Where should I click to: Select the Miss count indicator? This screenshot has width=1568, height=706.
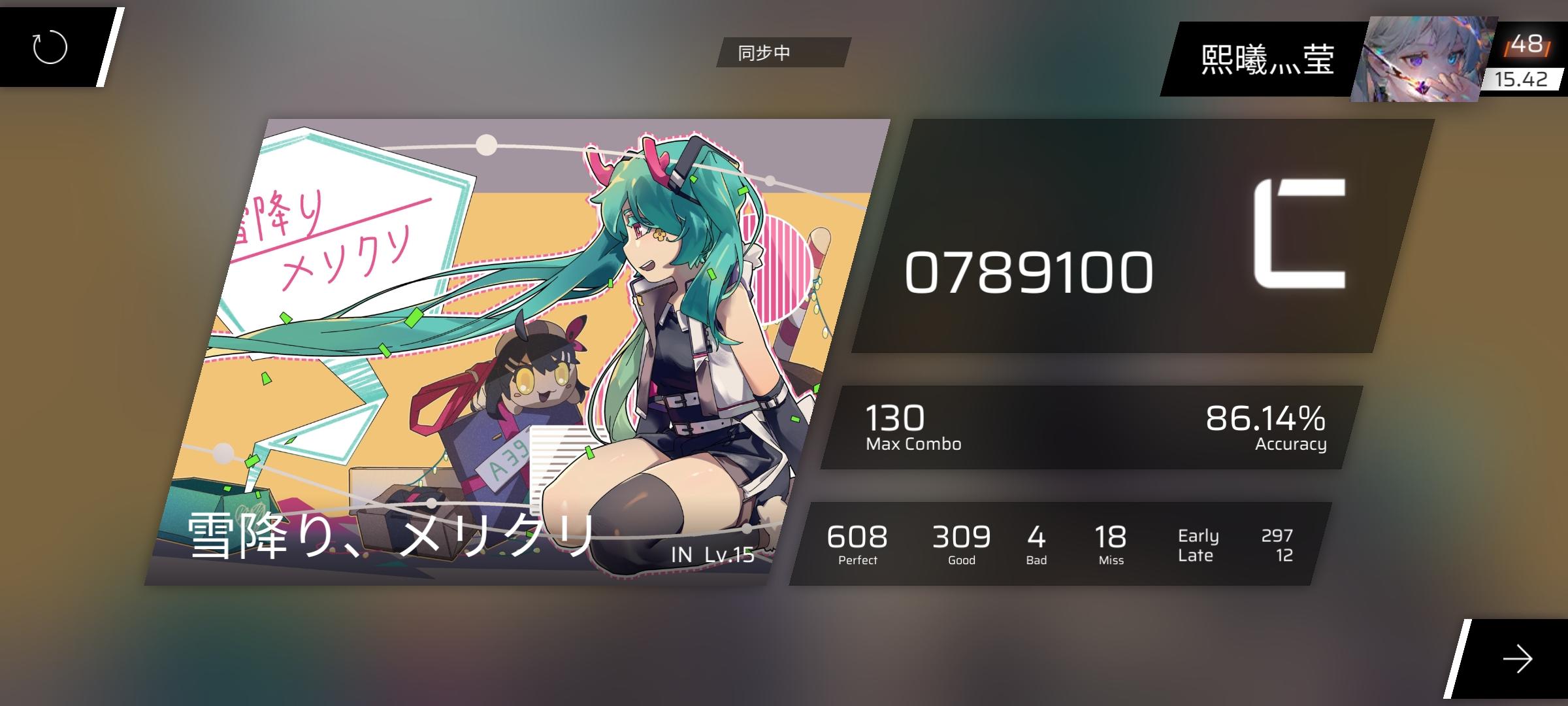click(x=1113, y=543)
